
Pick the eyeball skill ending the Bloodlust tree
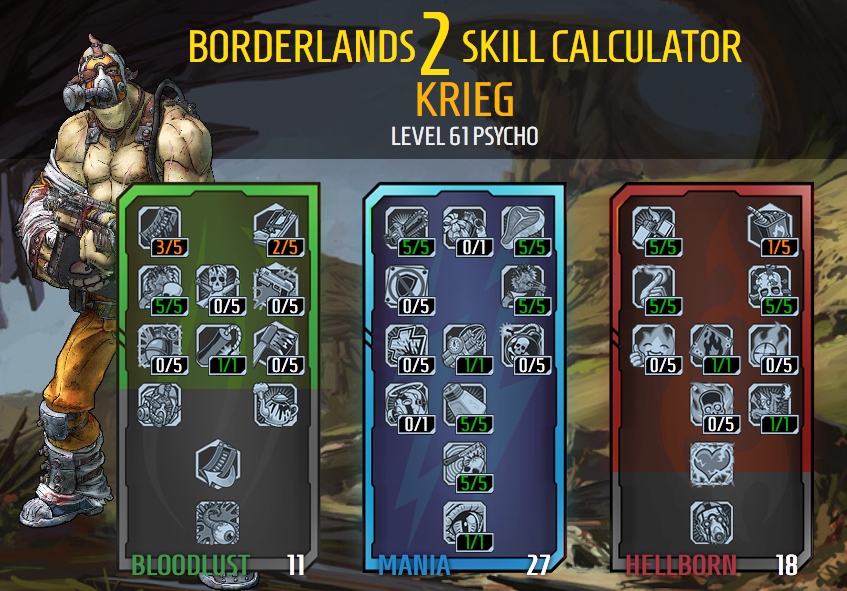click(x=215, y=521)
